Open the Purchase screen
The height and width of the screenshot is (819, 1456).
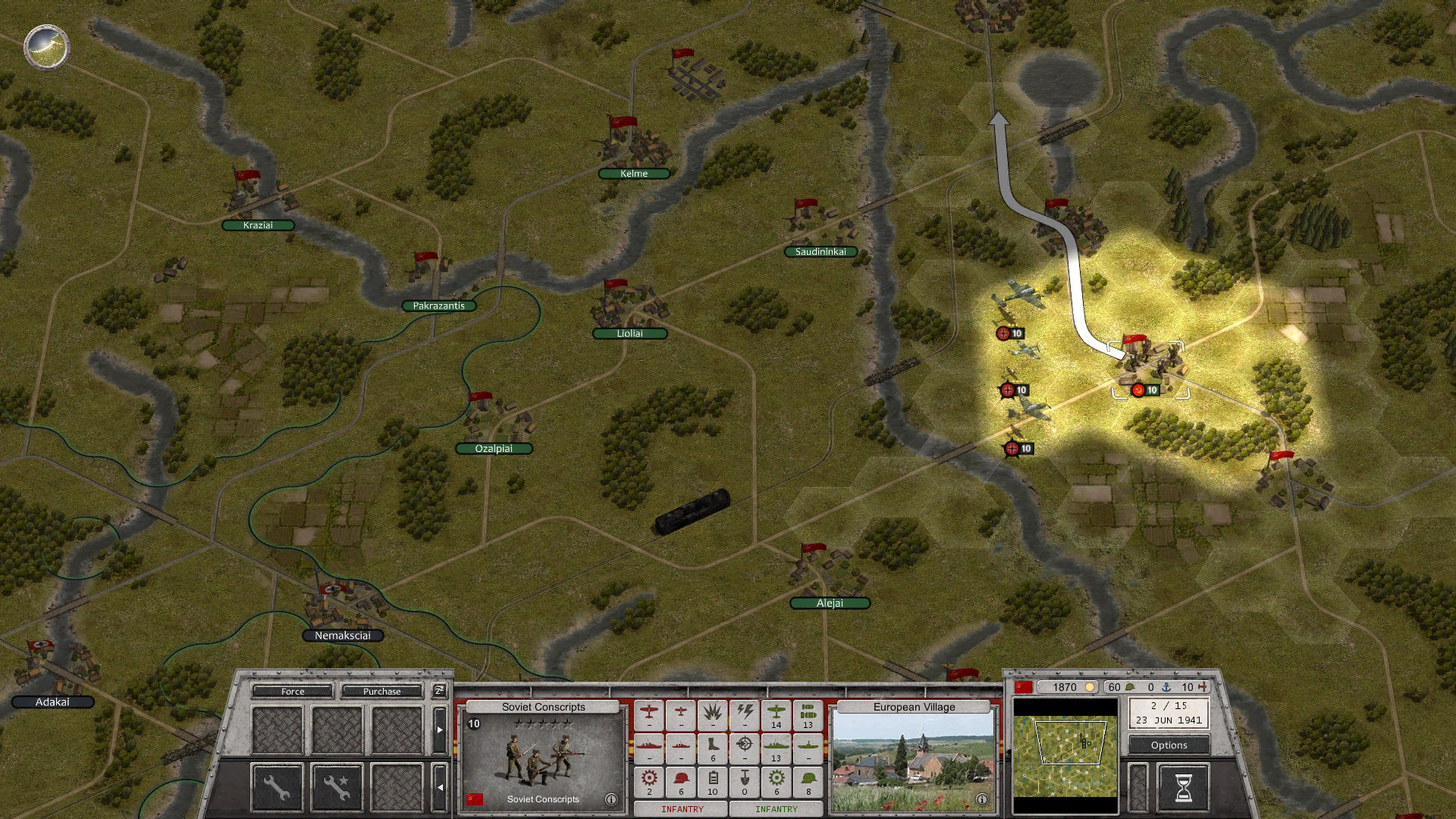coord(382,692)
